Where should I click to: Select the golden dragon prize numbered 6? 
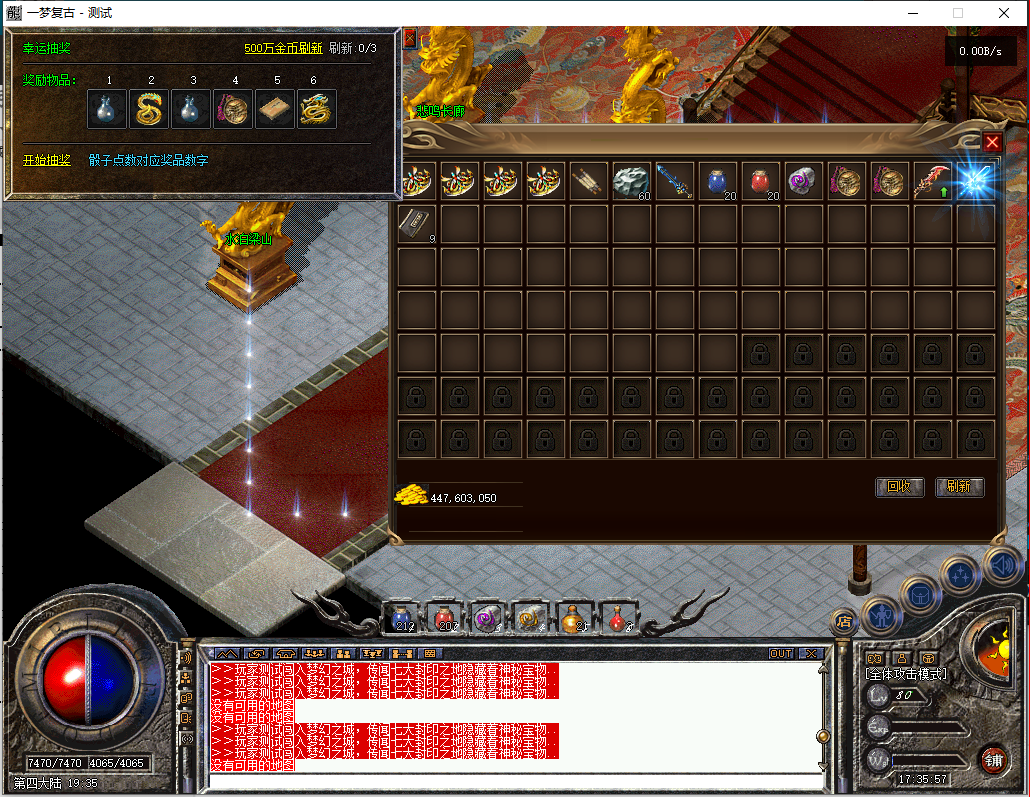pyautogui.click(x=316, y=109)
